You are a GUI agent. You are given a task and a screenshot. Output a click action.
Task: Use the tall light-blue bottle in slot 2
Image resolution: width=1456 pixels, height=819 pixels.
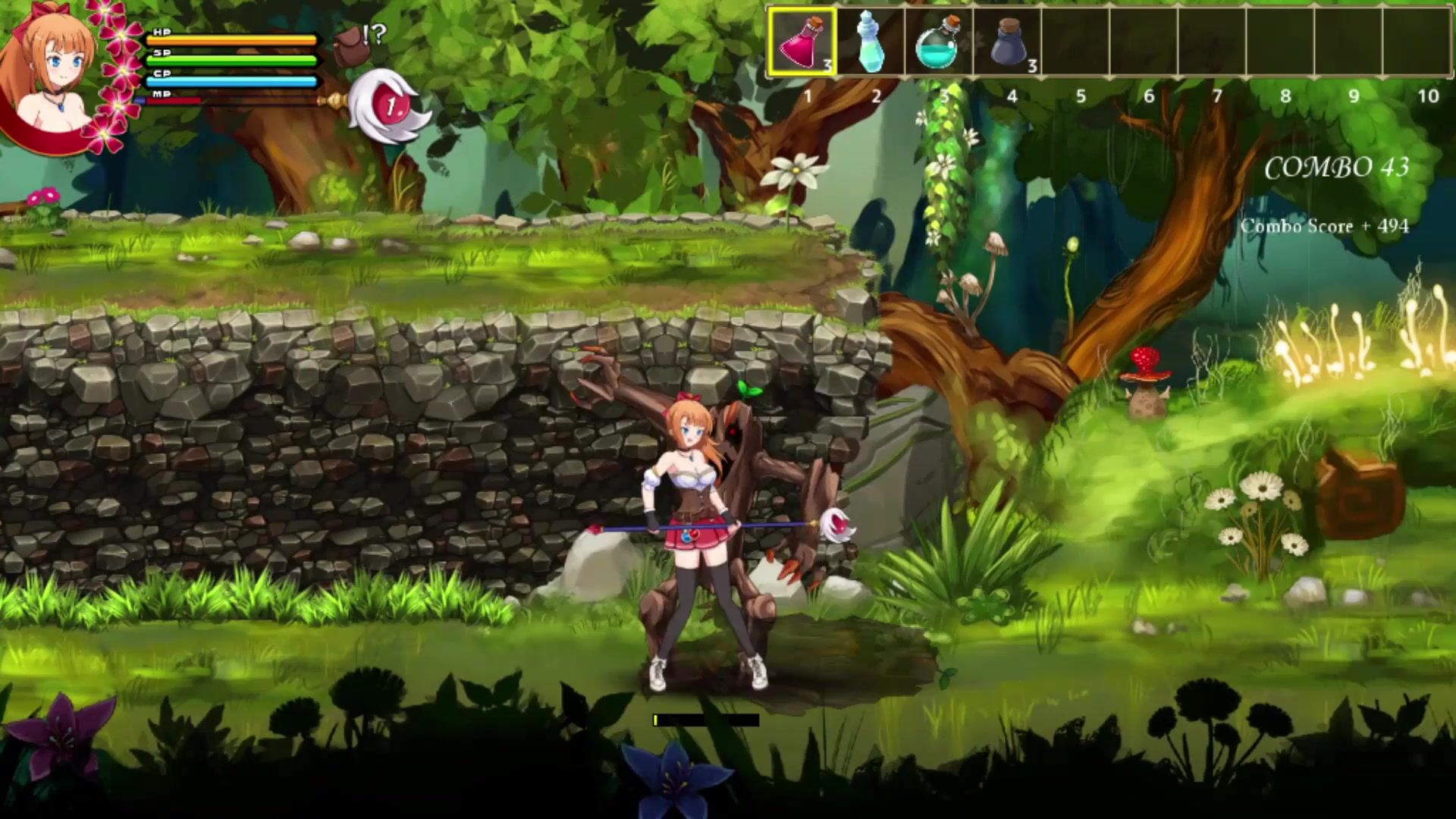pyautogui.click(x=869, y=42)
